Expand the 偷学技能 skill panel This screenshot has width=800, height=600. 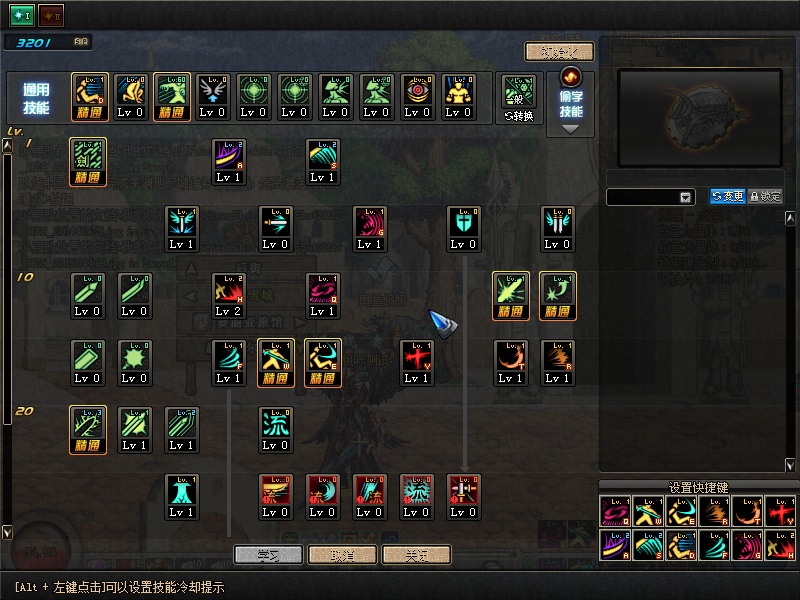tap(570, 128)
